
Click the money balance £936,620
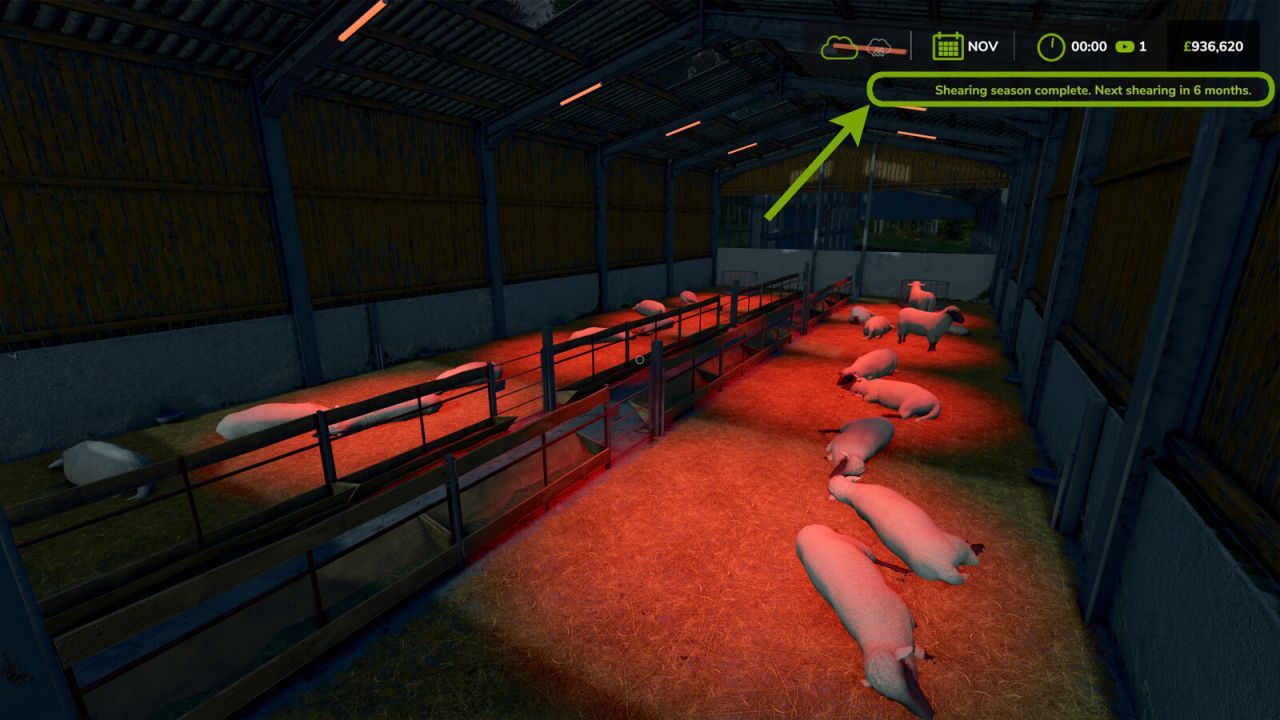tap(1212, 45)
